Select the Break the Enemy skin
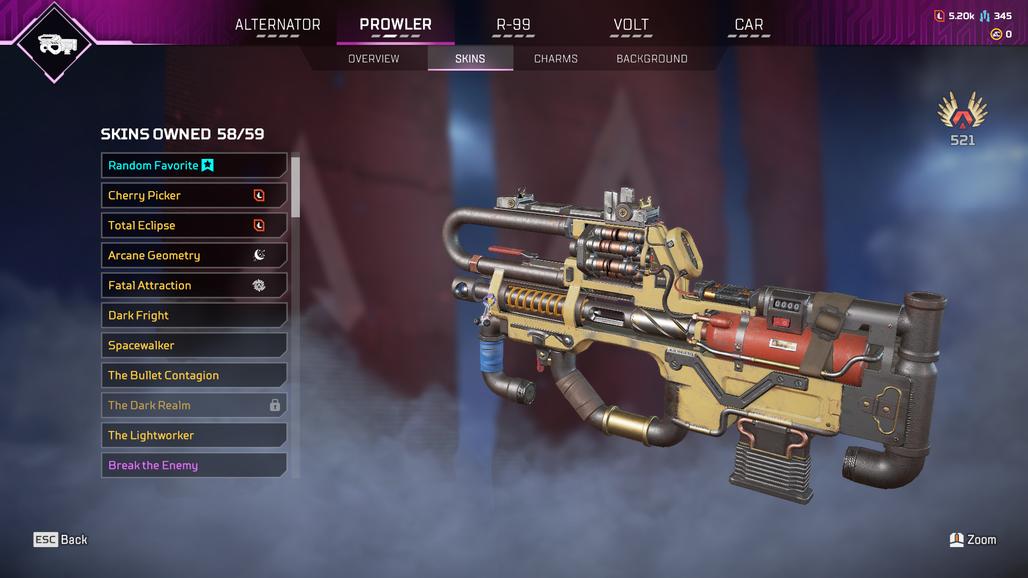The image size is (1028, 578). pyautogui.click(x=194, y=465)
